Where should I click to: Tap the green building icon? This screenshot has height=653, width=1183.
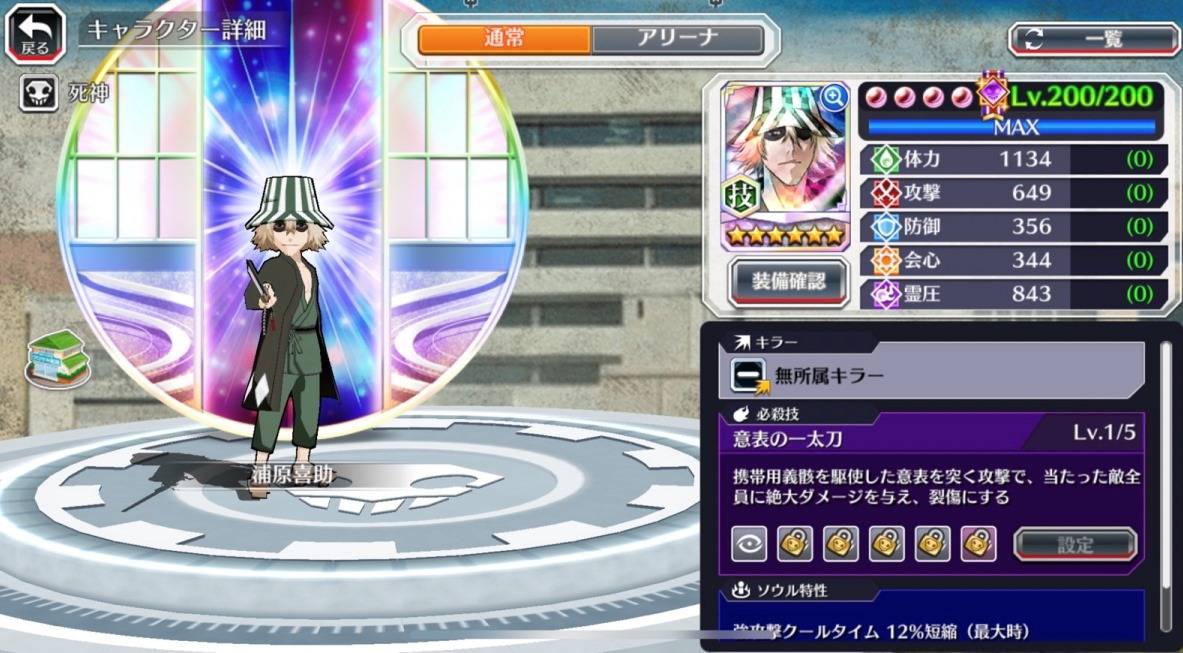click(58, 355)
